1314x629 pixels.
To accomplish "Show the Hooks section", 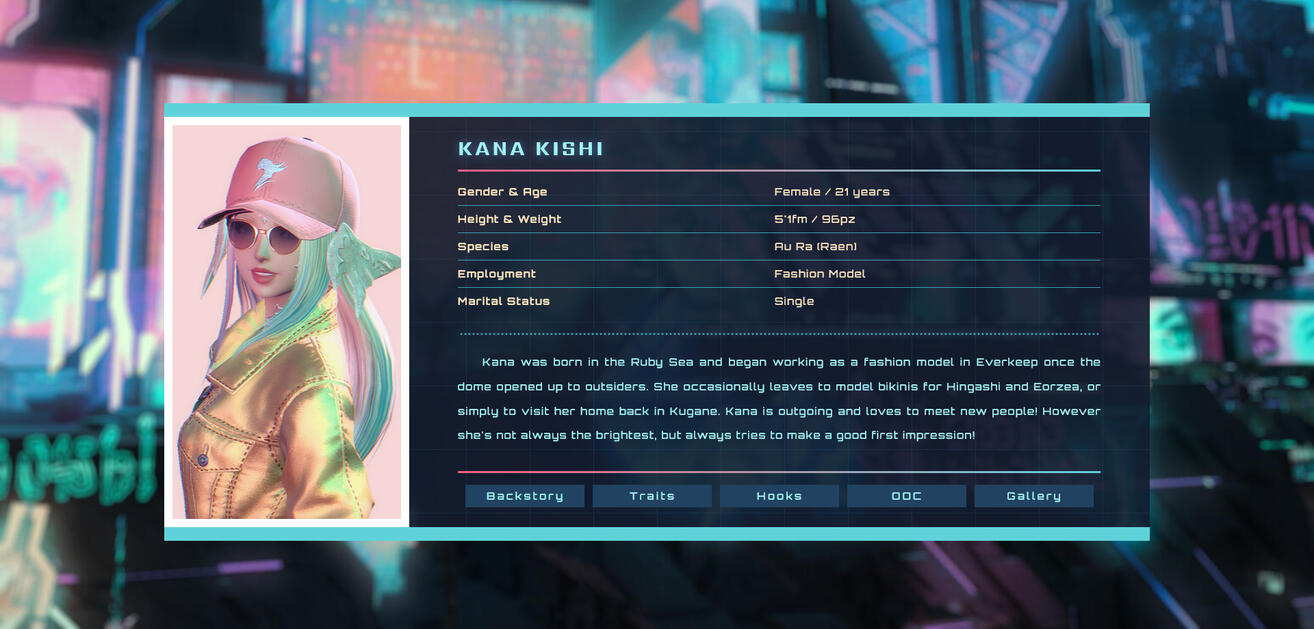I will [779, 496].
